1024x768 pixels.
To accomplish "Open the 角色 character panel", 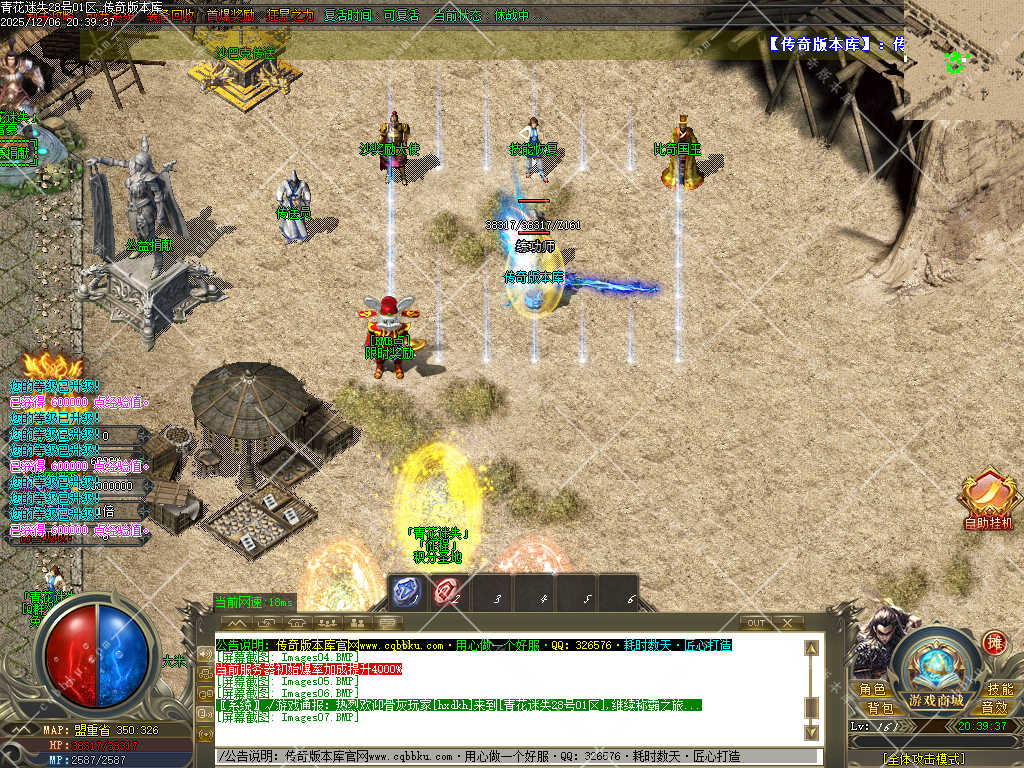I will click(x=872, y=690).
